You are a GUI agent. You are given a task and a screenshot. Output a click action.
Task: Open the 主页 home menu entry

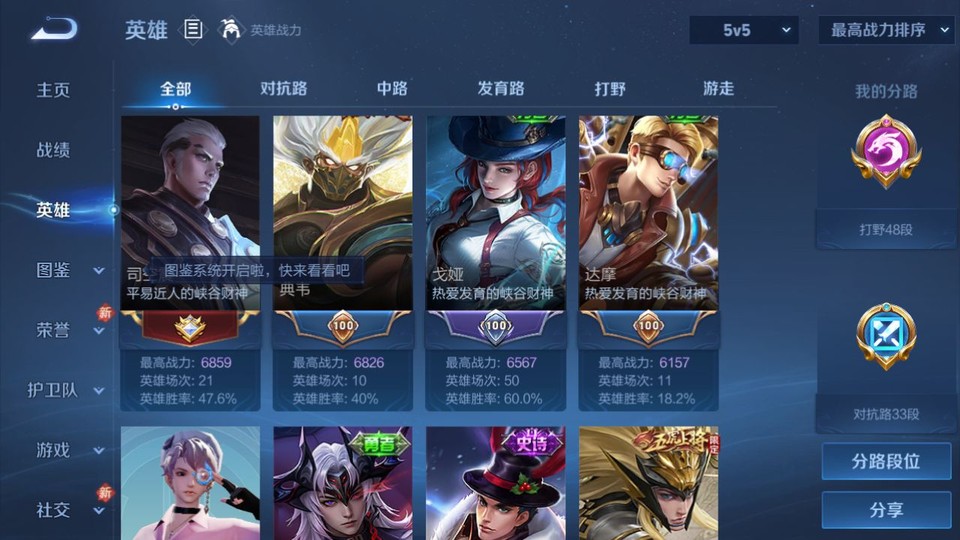point(54,90)
